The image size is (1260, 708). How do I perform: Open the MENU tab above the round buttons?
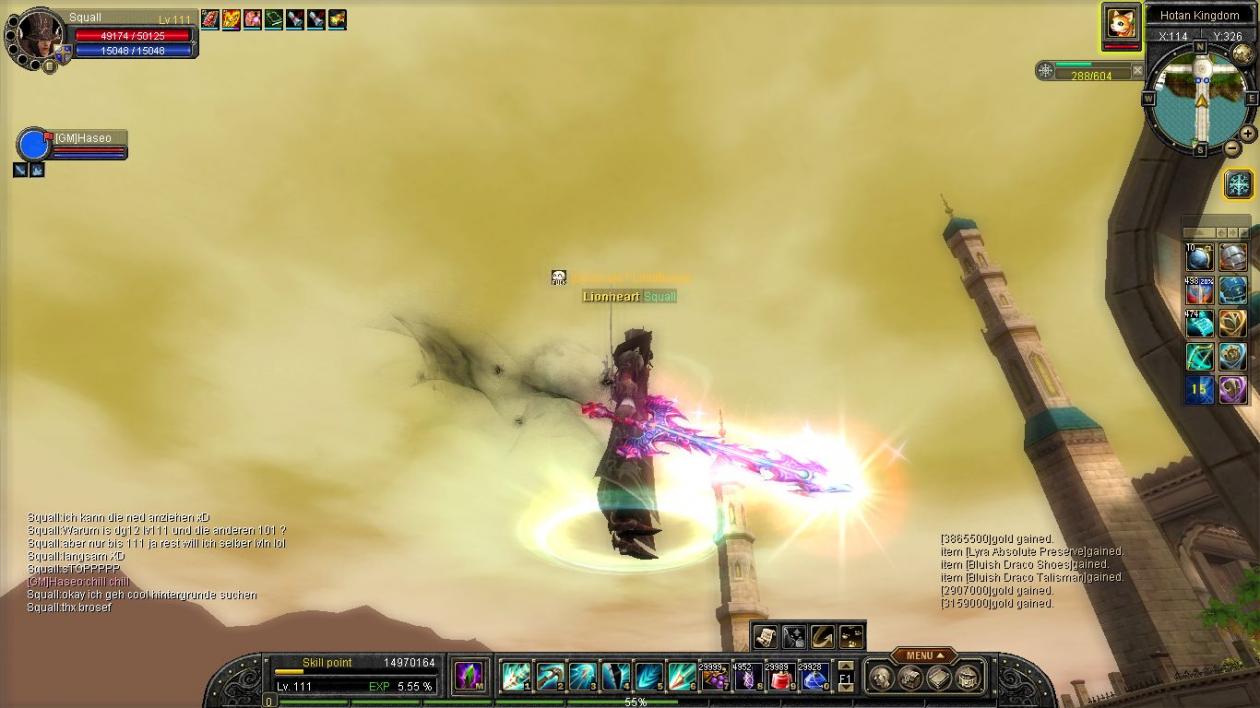(922, 656)
